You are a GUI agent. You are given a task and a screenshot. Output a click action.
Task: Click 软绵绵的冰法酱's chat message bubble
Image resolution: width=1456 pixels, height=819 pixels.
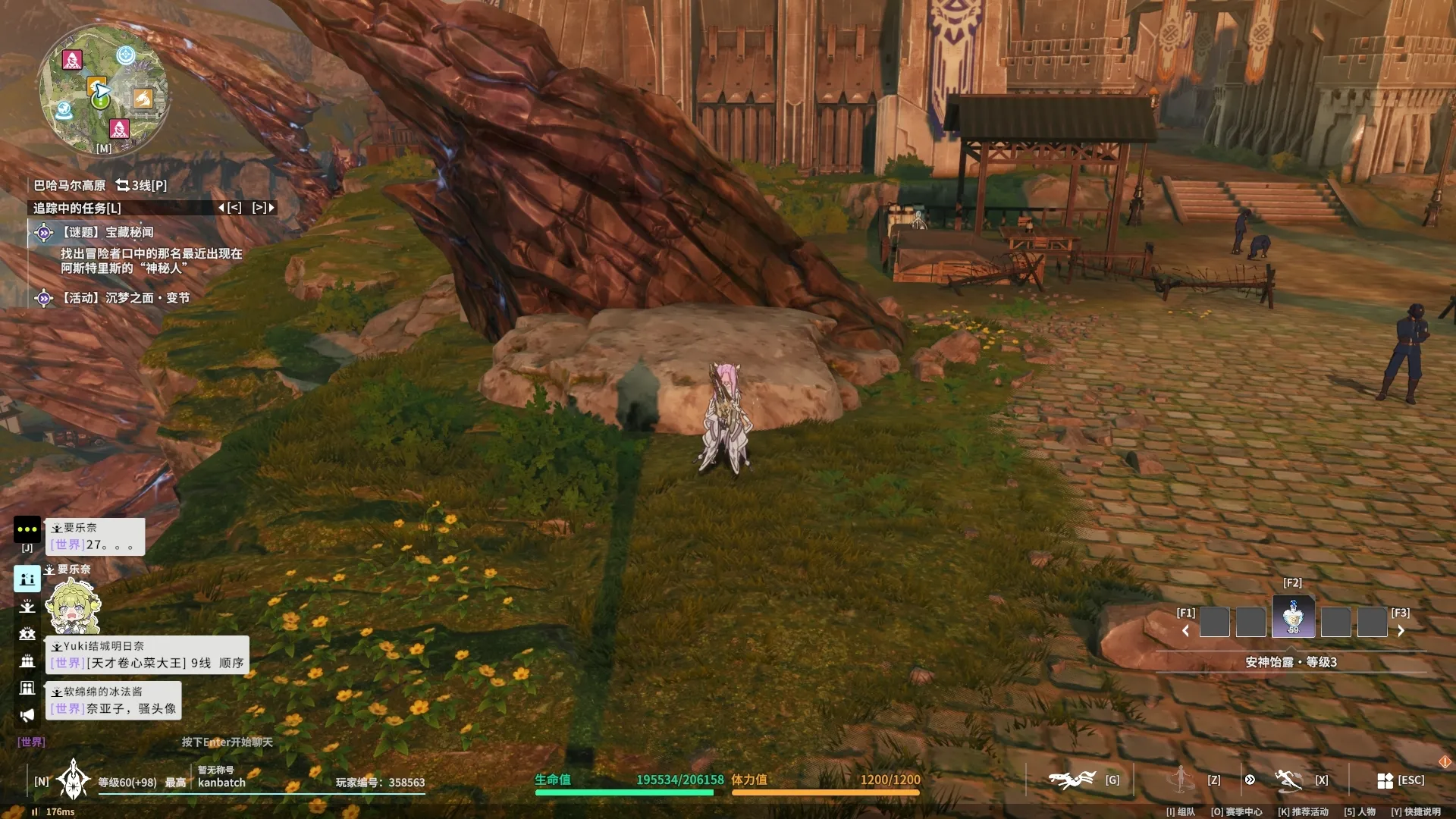coord(114,700)
